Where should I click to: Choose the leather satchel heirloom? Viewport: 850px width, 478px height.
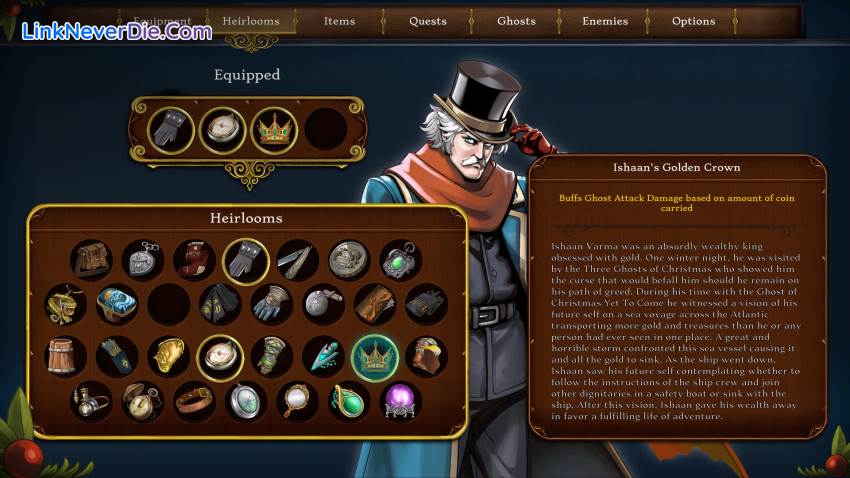[x=91, y=260]
